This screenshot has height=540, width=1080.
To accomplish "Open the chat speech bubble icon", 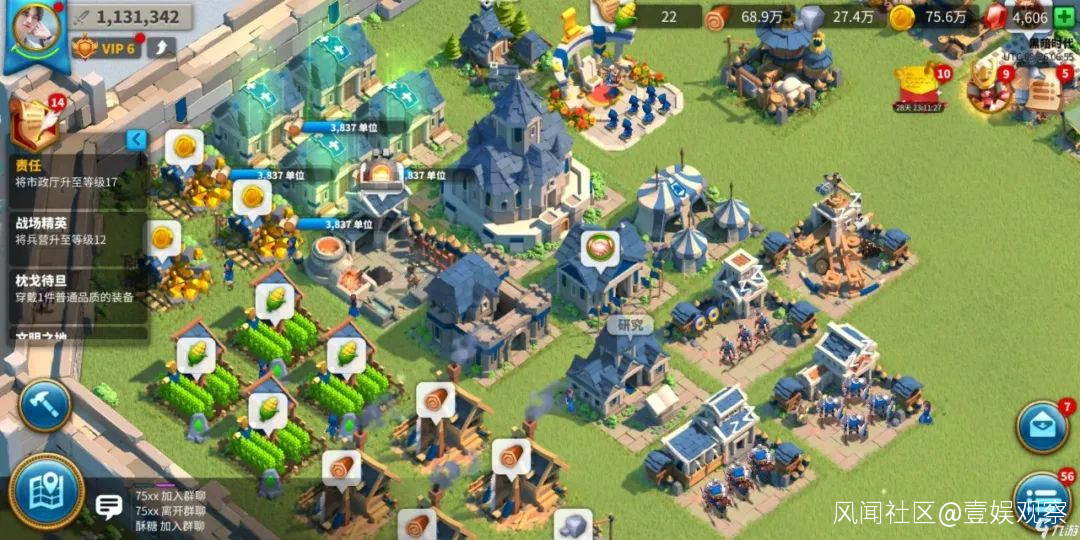I will tap(108, 507).
